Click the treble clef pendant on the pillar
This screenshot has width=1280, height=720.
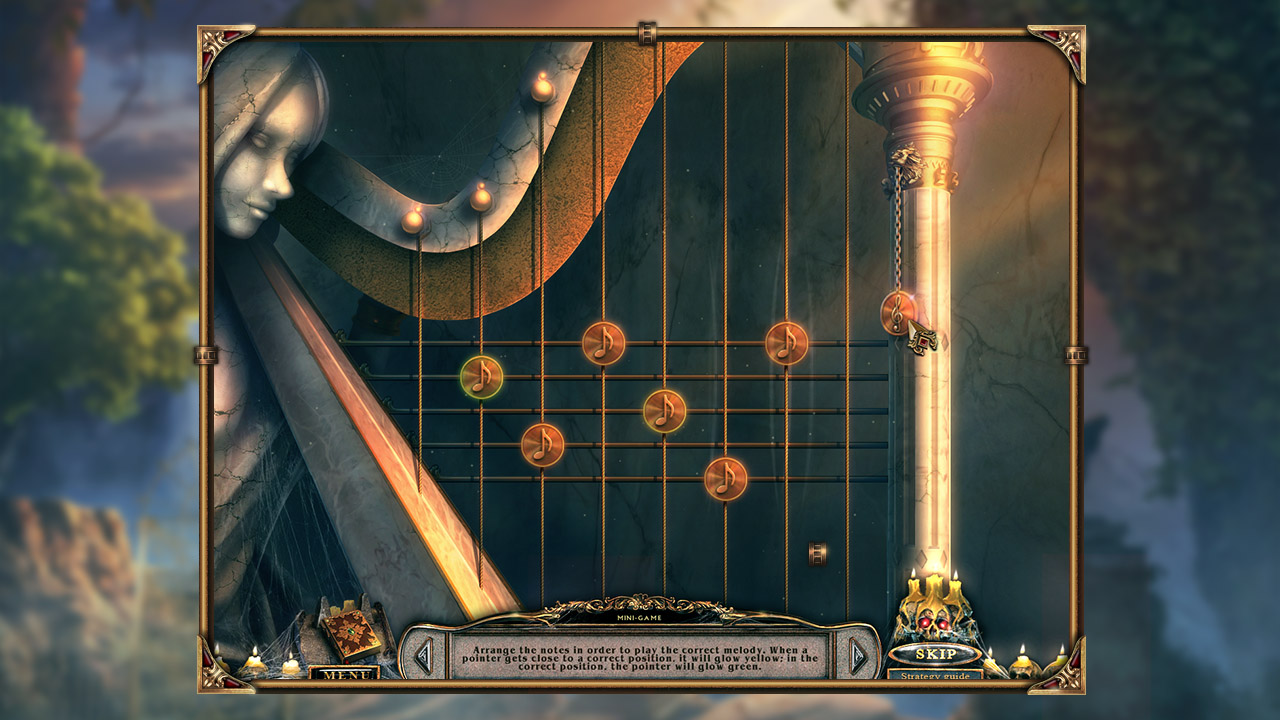(895, 310)
